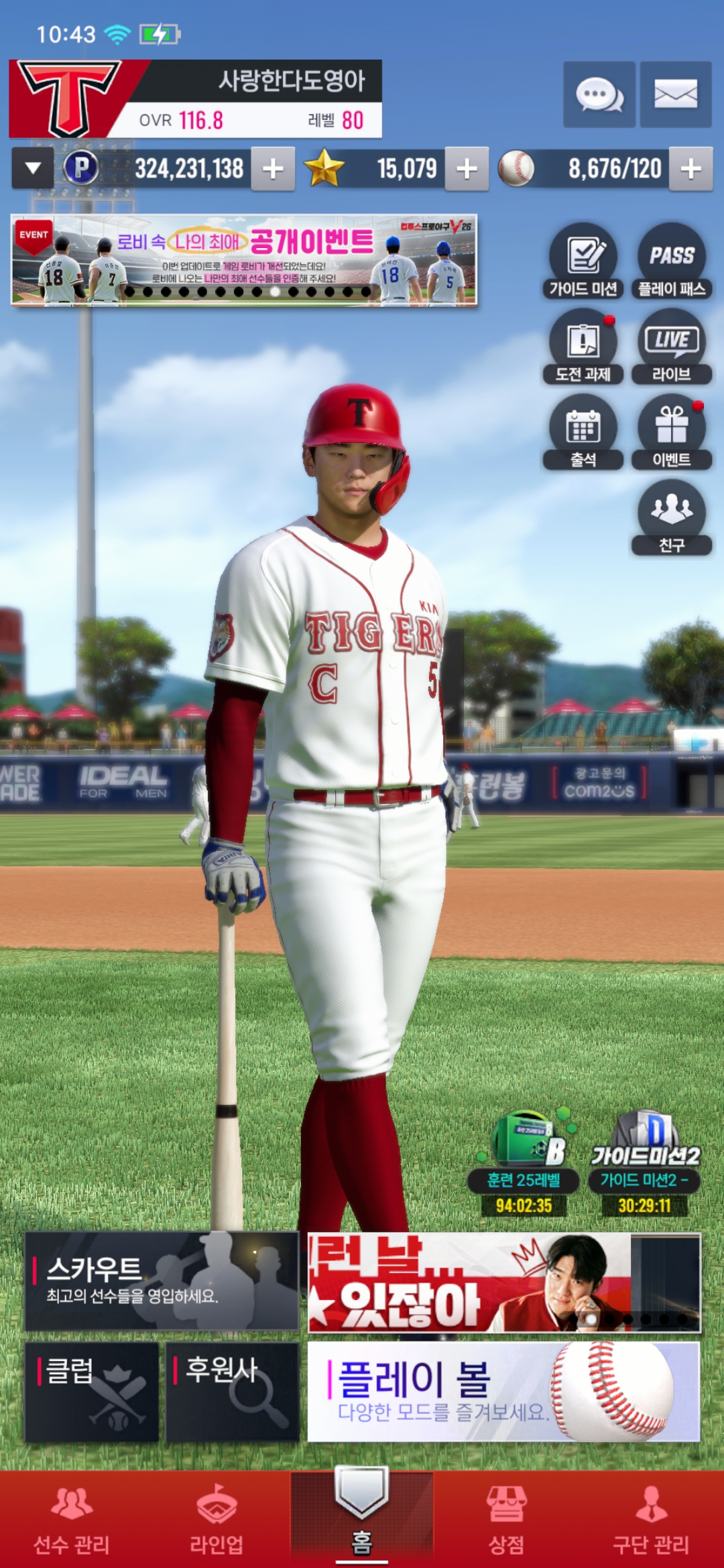Open the chat speech bubble icon
Viewport: 724px width, 1568px height.
tap(599, 94)
